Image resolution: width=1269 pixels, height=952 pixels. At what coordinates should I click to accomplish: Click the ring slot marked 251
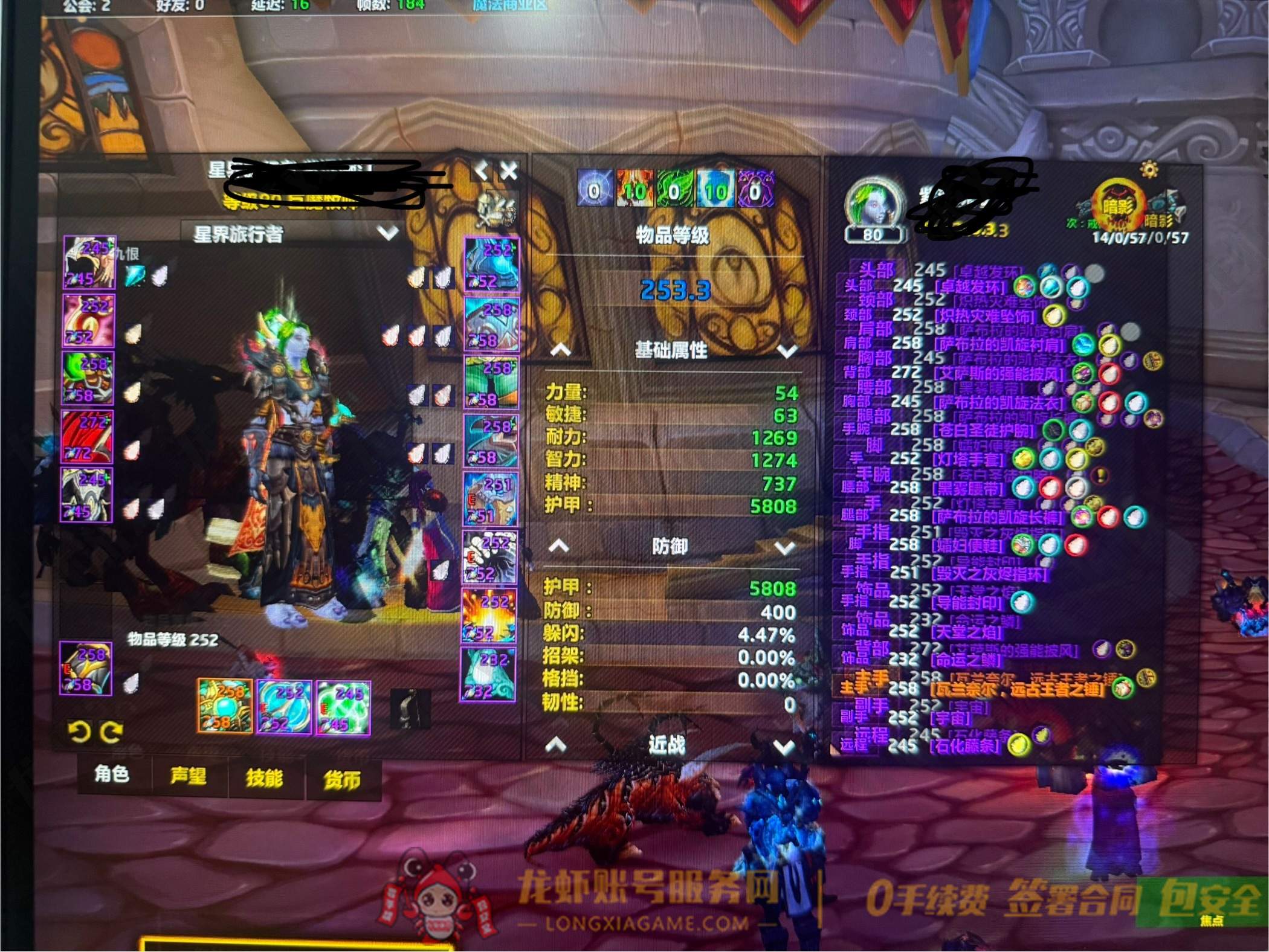[x=491, y=500]
